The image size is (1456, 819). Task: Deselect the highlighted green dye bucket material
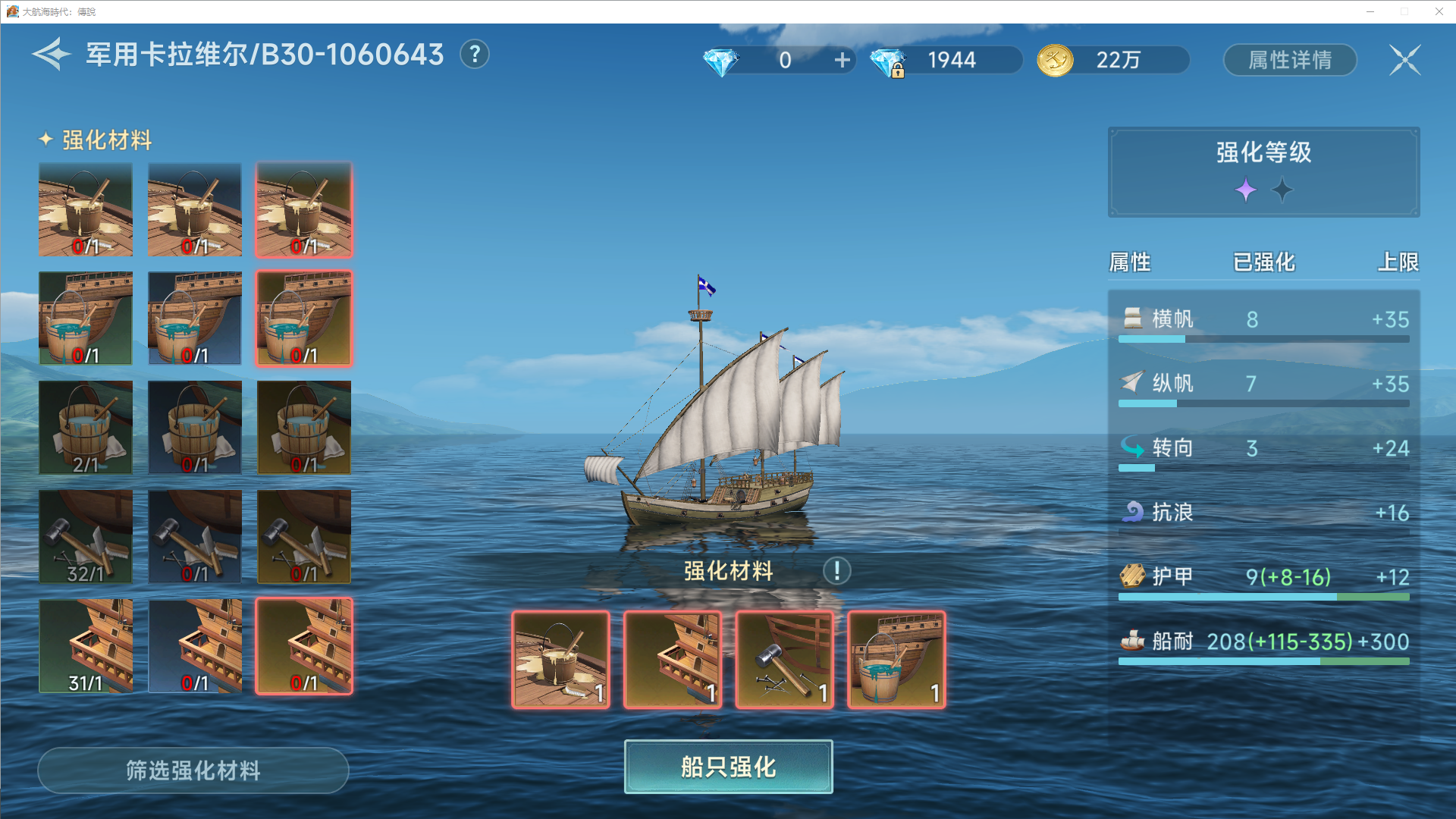(303, 318)
